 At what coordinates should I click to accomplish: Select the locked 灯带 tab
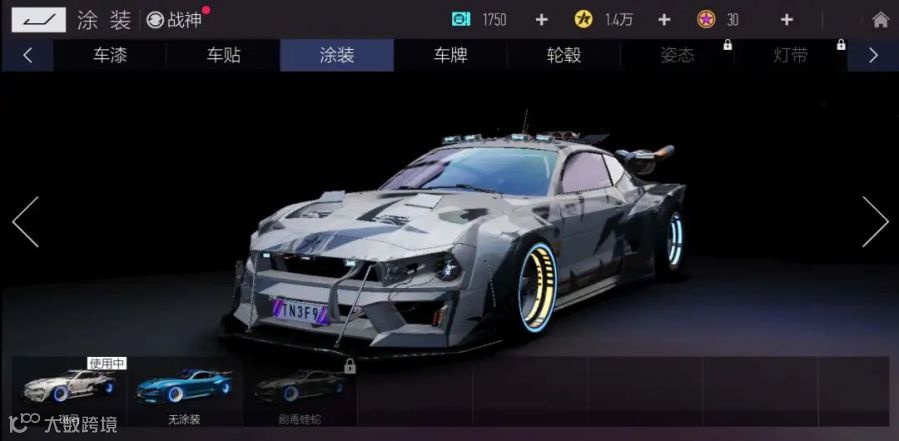[x=791, y=56]
